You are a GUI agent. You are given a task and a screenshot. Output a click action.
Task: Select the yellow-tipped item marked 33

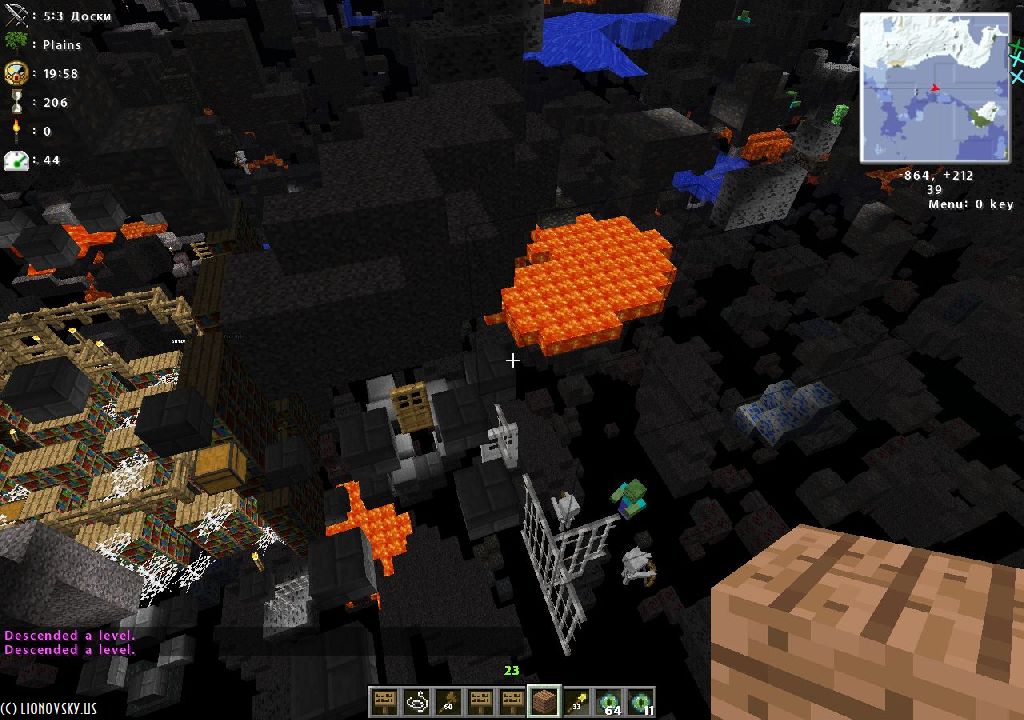tap(576, 702)
